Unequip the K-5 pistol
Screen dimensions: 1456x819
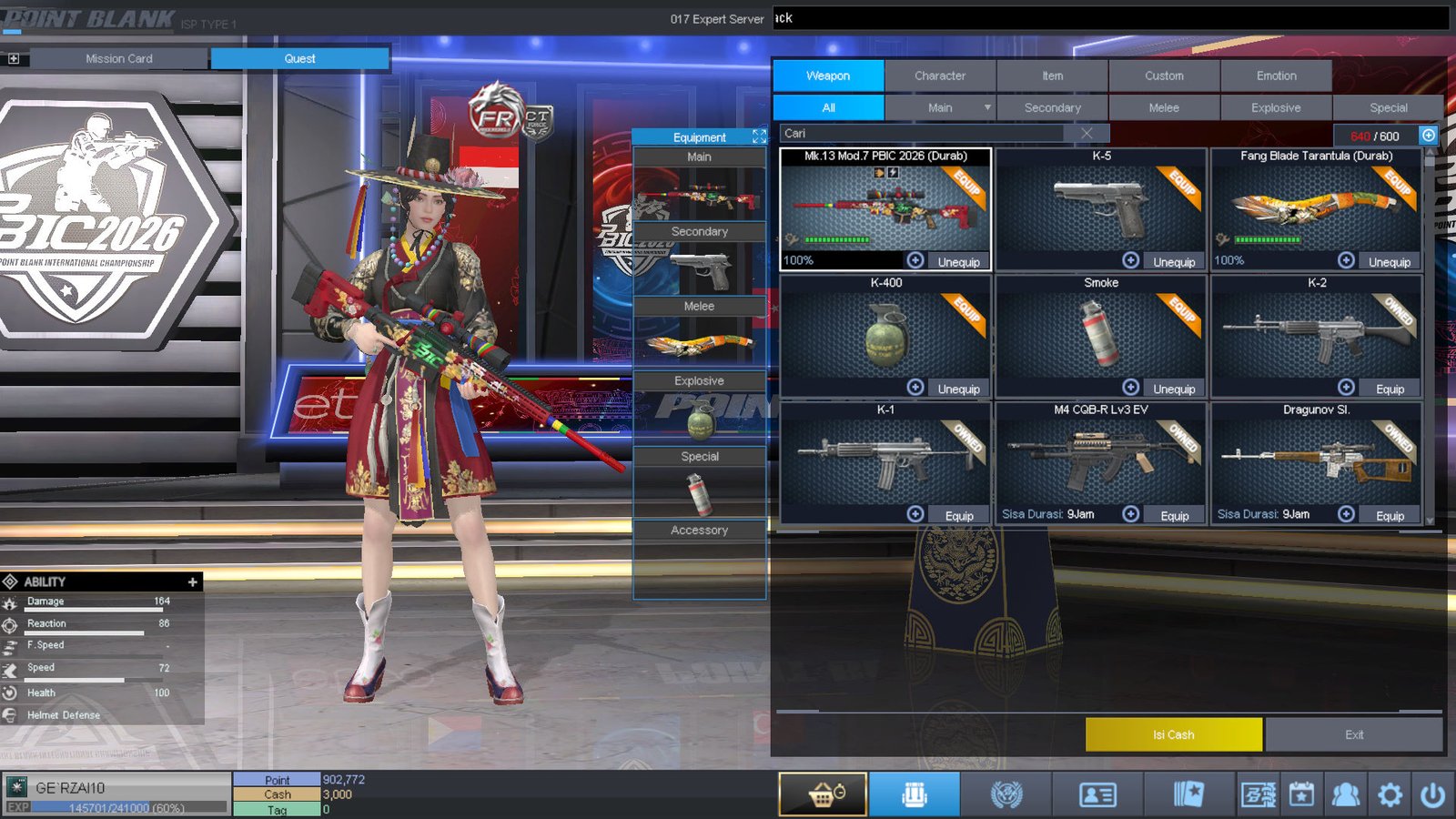click(x=1174, y=262)
